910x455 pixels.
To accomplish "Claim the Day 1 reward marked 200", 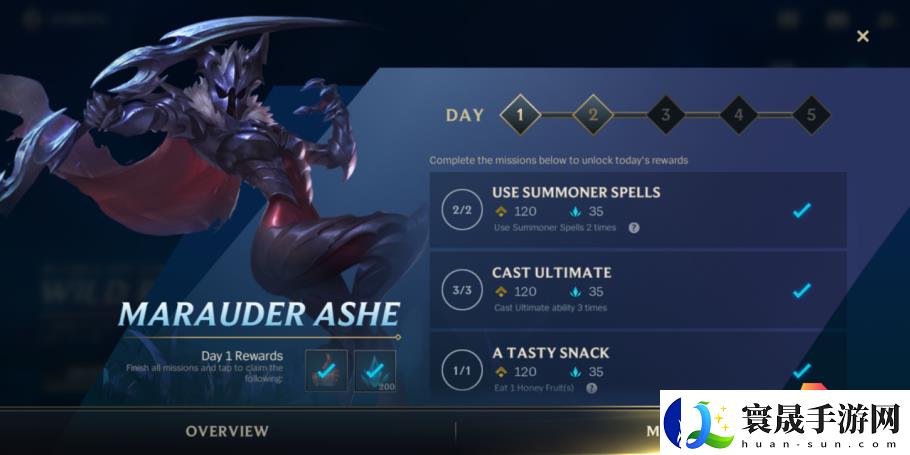I will click(375, 370).
